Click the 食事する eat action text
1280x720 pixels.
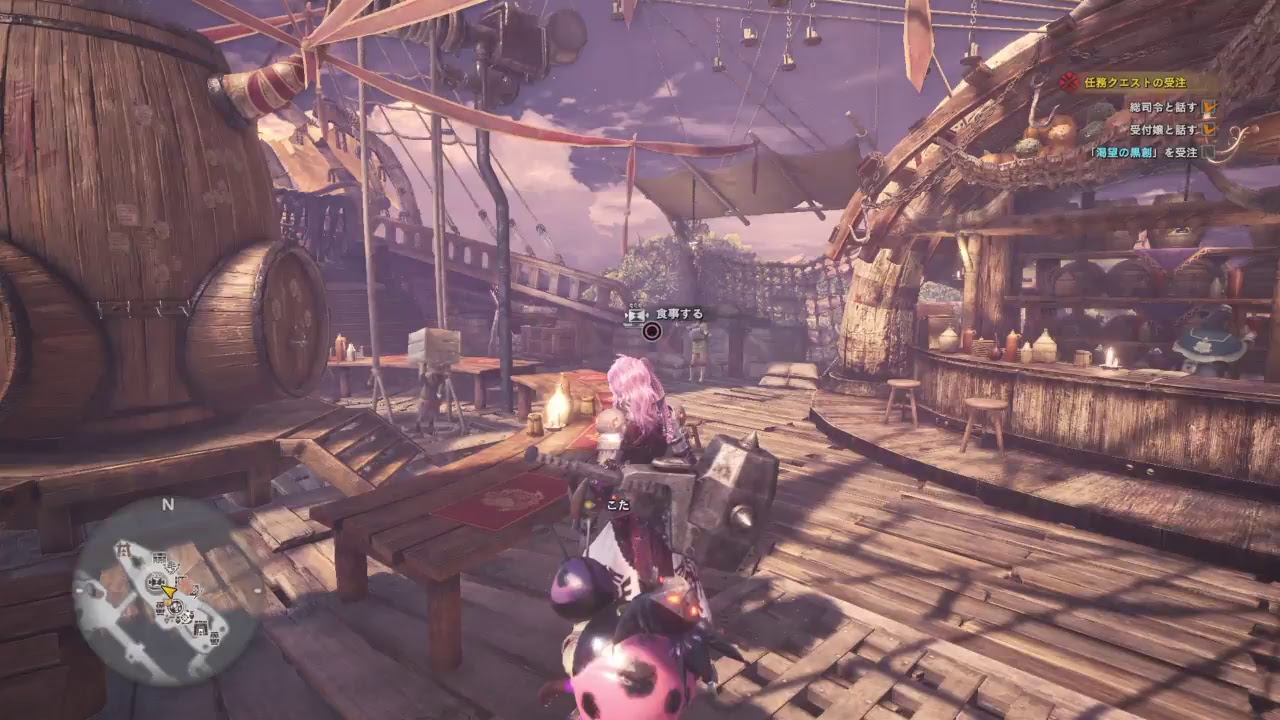click(679, 314)
